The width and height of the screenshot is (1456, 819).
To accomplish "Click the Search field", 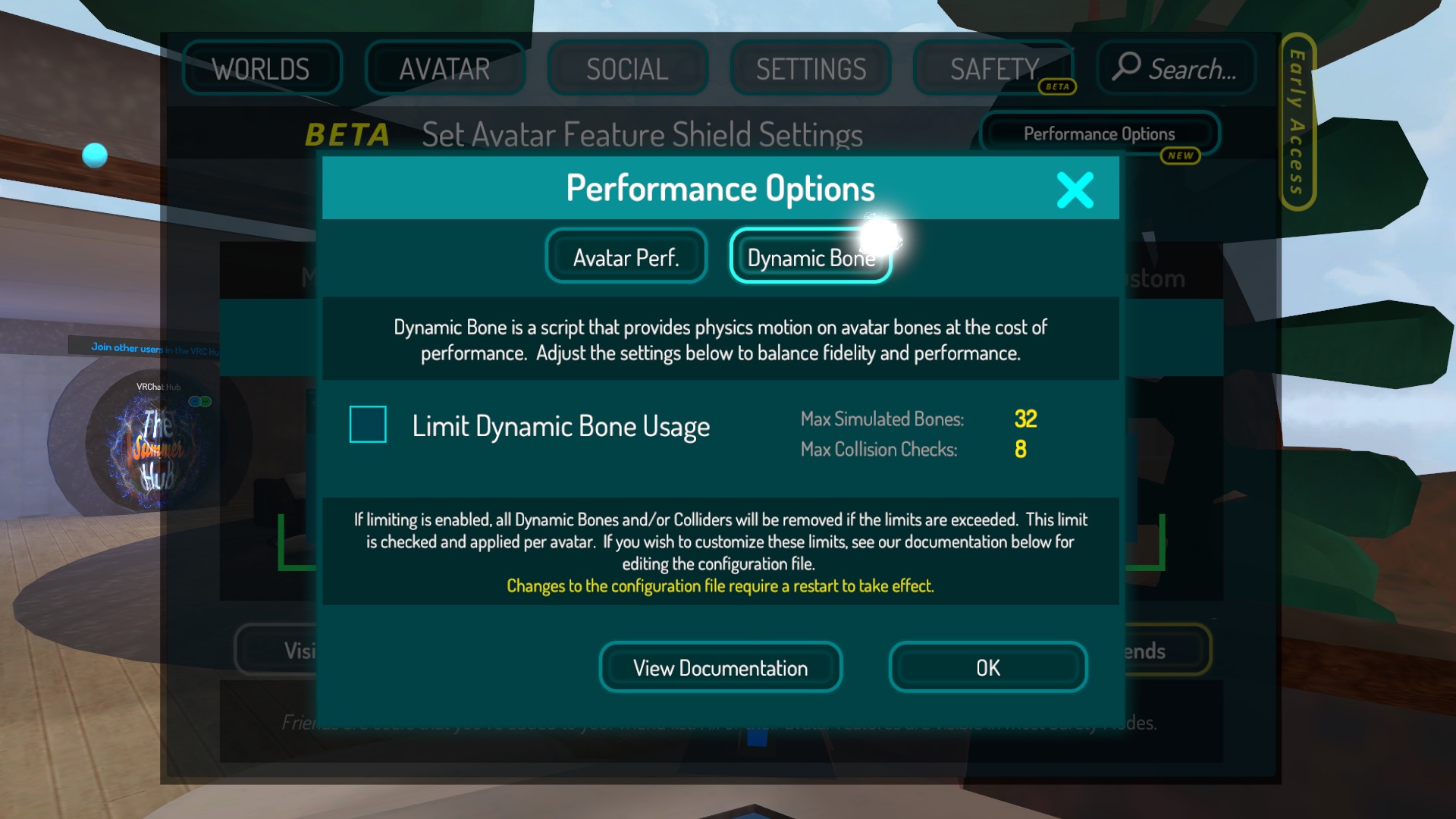I will (x=1176, y=69).
